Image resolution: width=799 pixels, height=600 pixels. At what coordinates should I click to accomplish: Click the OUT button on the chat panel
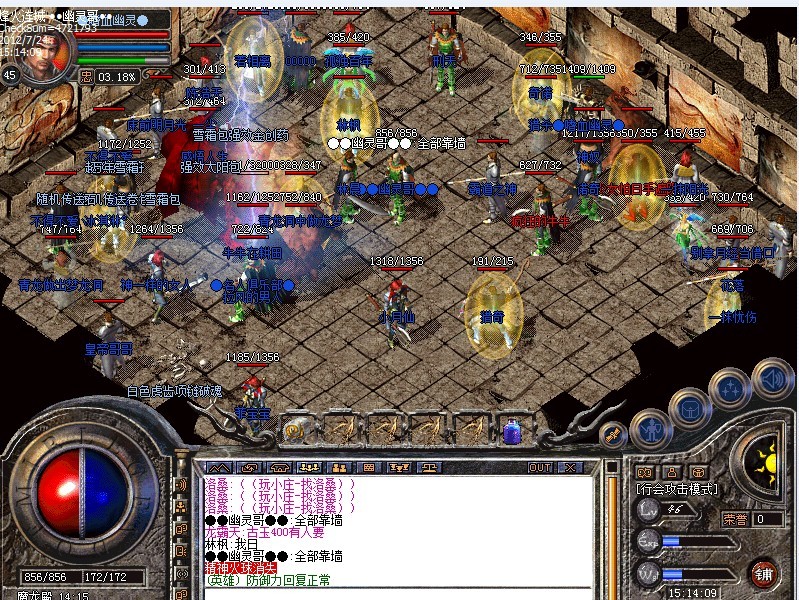point(540,467)
